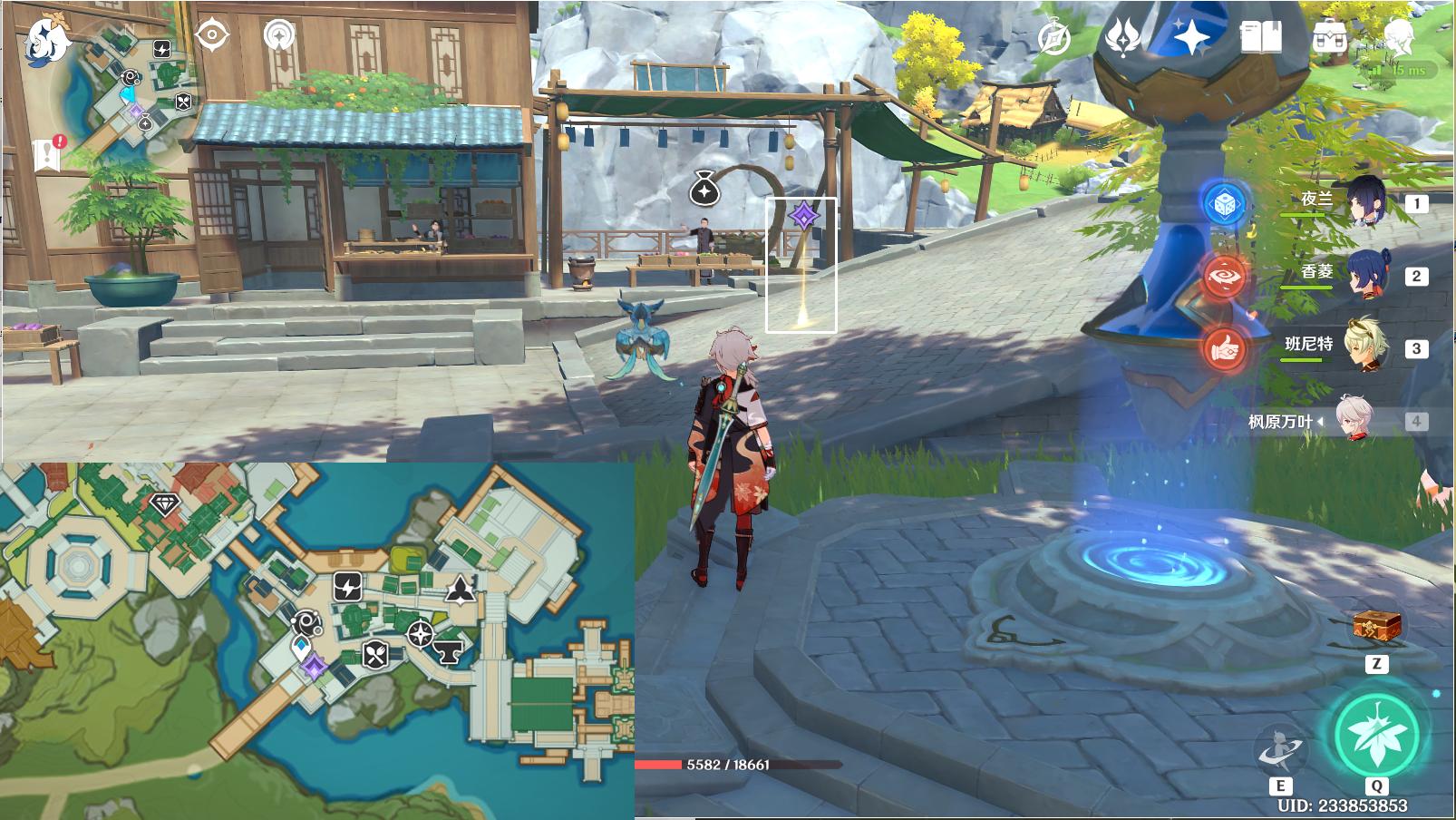Click the restaurant fork-and-knife map marker
This screenshot has height=820, width=1456.
pos(375,653)
